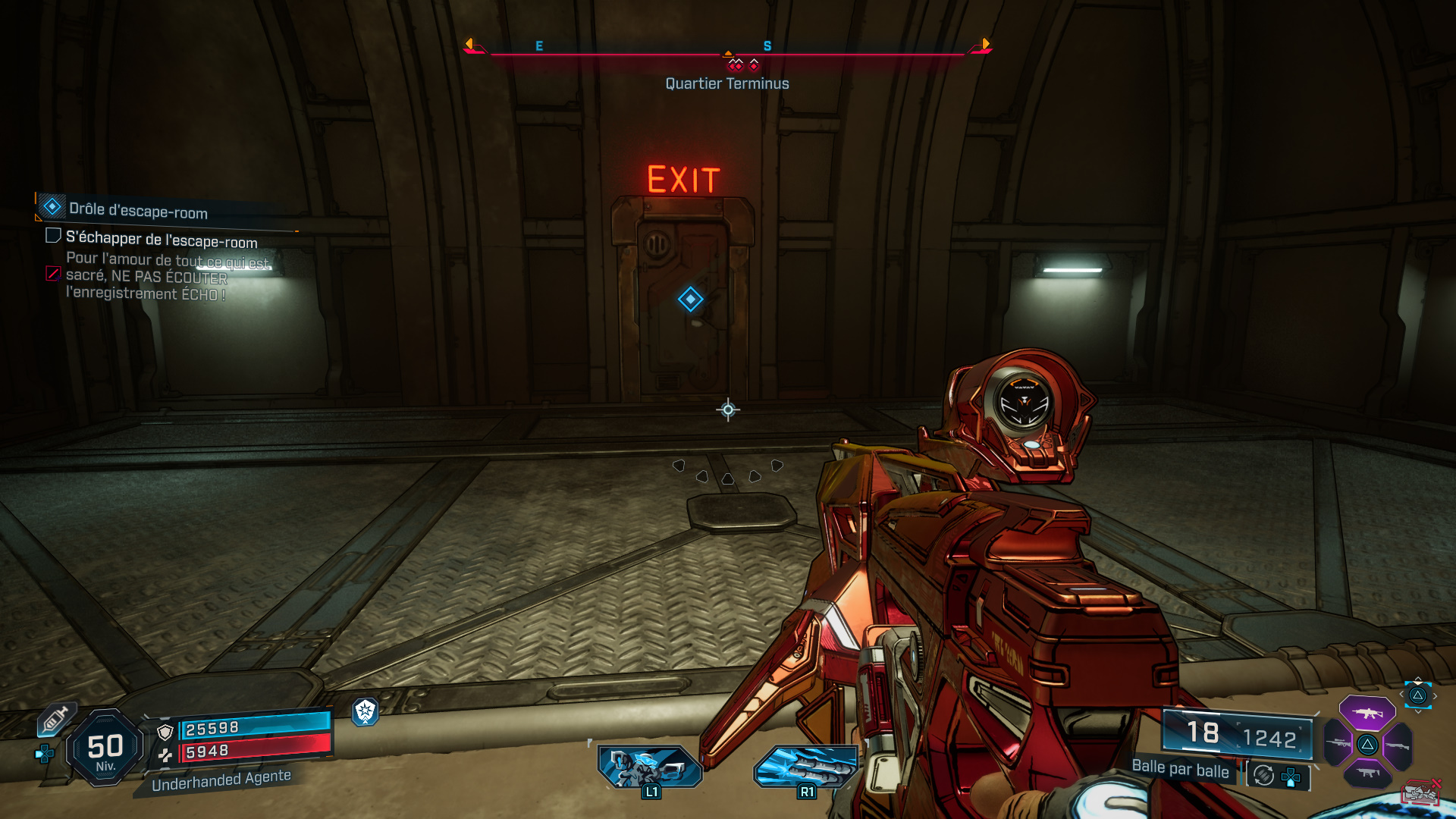Select the assault rifle in the weapon wheel
This screenshot has height=819, width=1456.
click(1367, 713)
